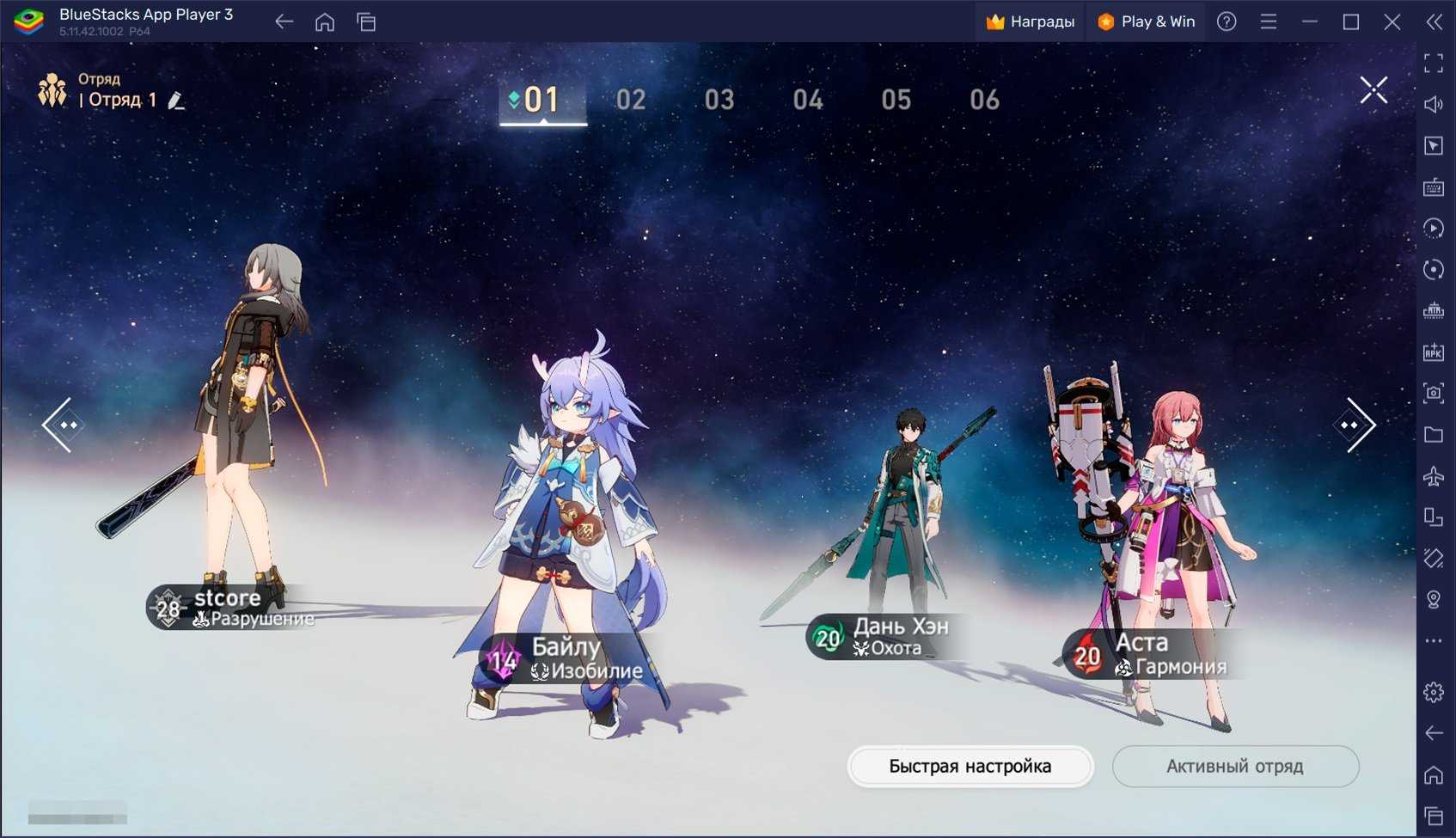Go to the previous team with left arrow
Viewport: 1456px width, 838px height.
62,425
